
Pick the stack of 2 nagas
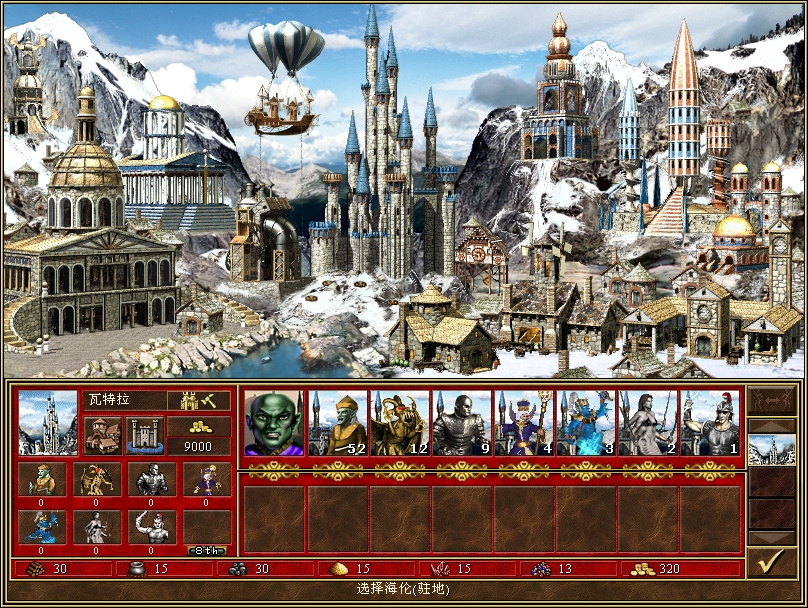pos(647,424)
